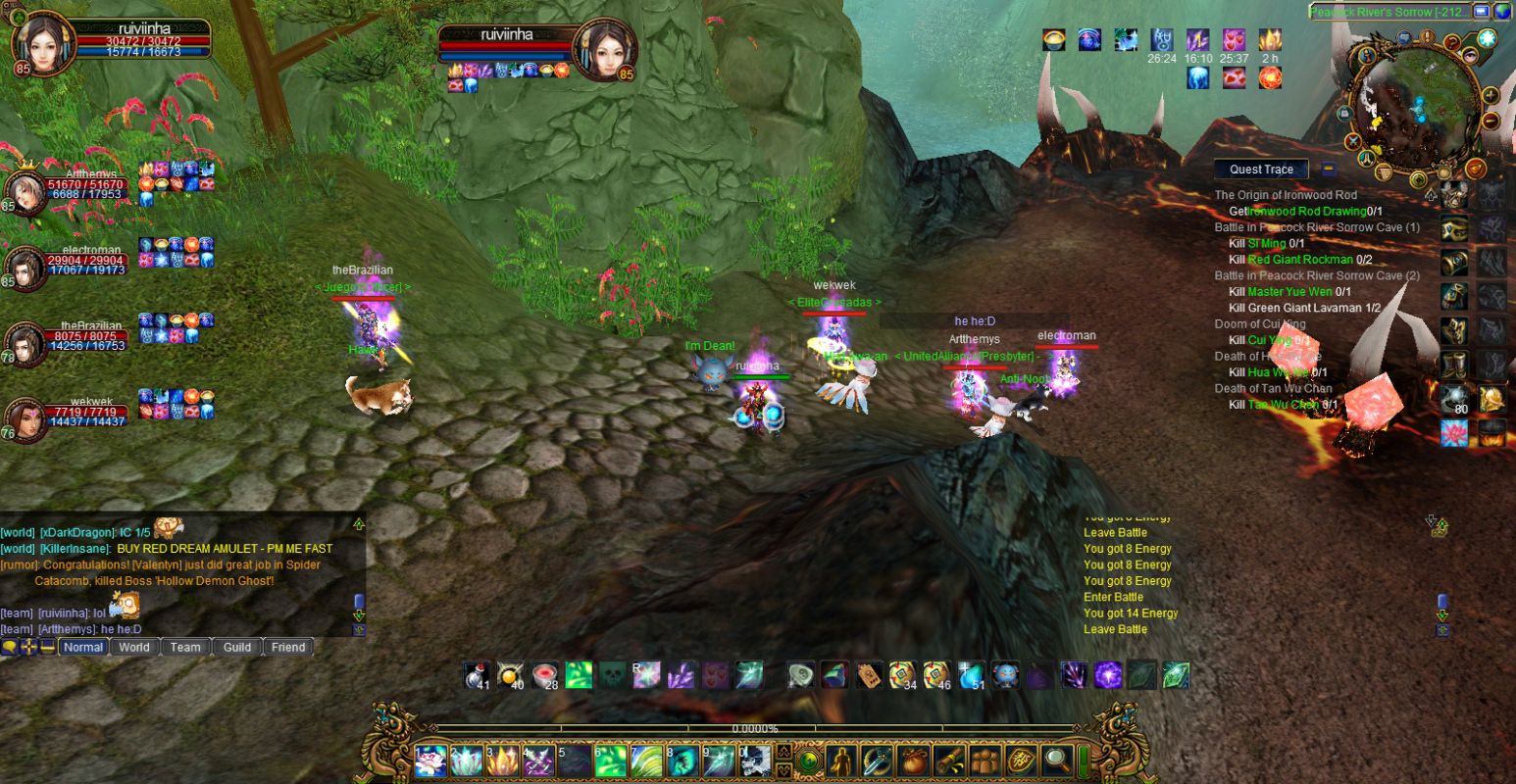Viewport: 1516px width, 784px height.
Task: Click the Quest Trace header button
Action: (x=1261, y=170)
